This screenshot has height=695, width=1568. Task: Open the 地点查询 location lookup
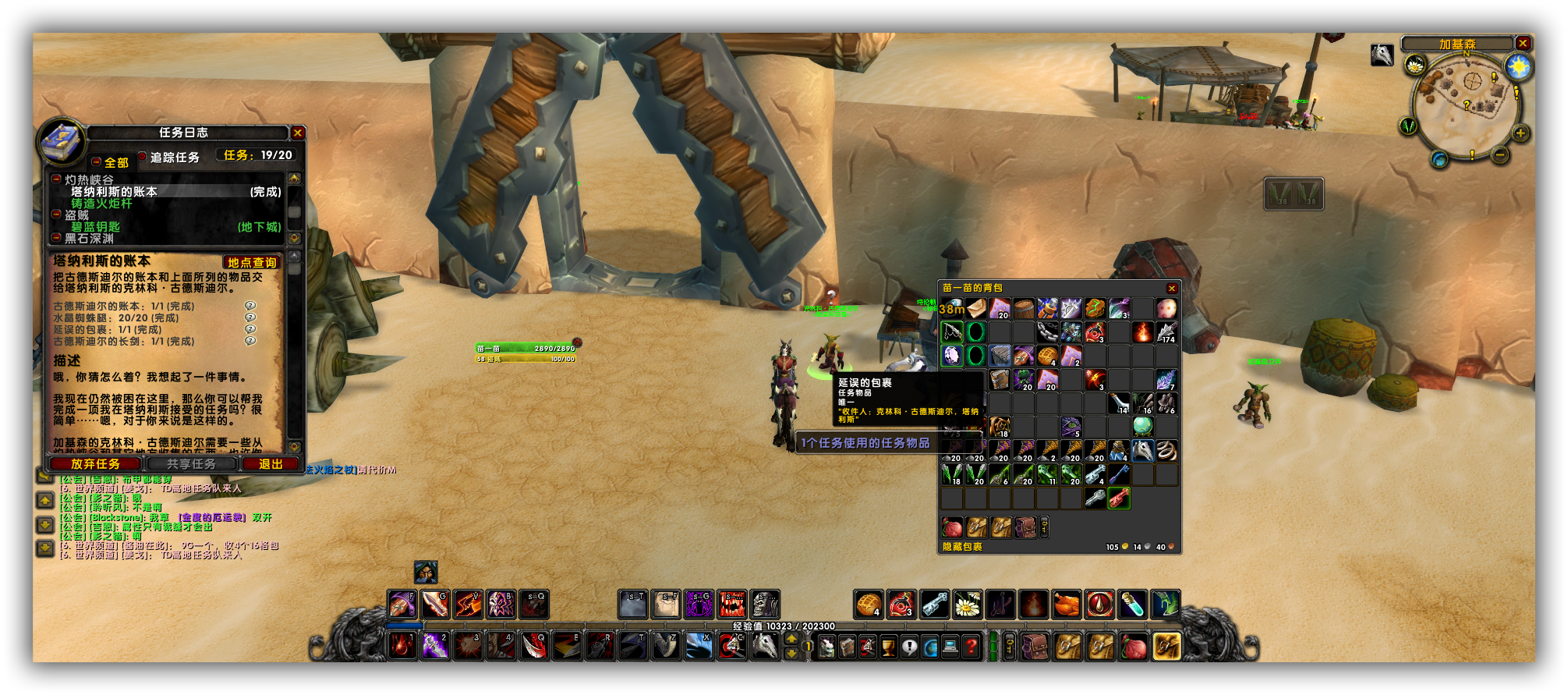[251, 263]
